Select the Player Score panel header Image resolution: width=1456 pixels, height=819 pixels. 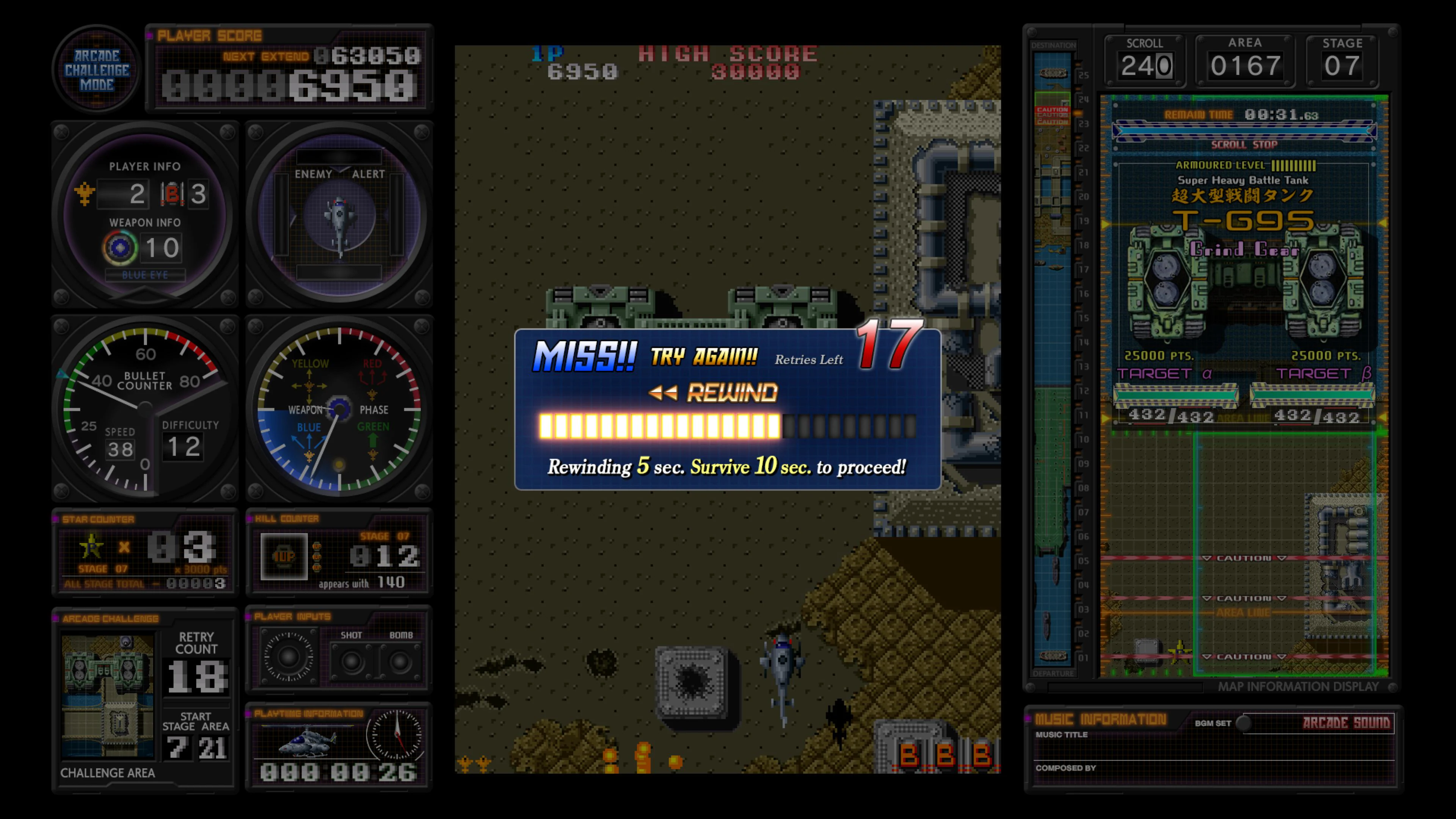point(209,35)
